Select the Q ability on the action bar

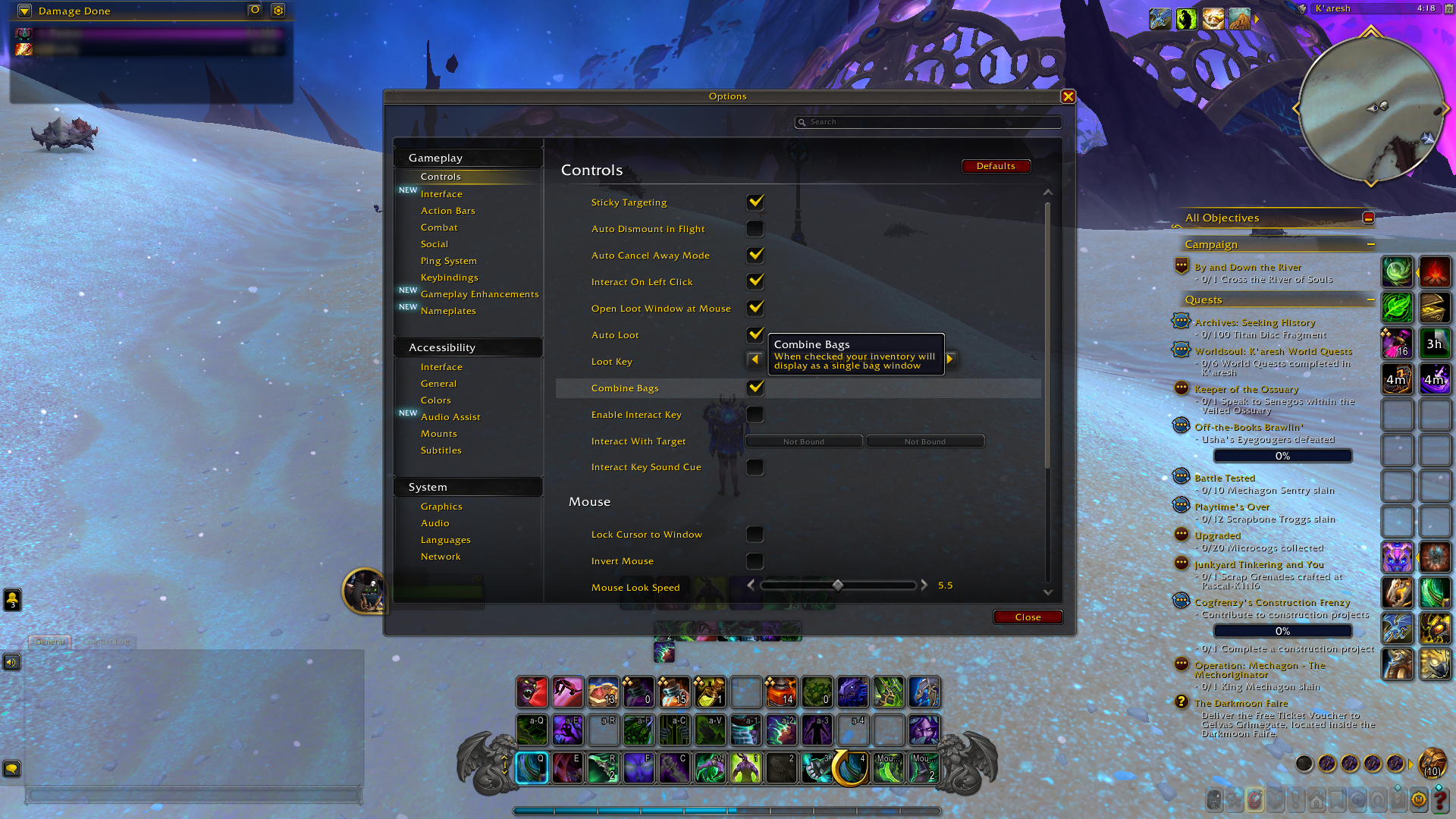[532, 767]
